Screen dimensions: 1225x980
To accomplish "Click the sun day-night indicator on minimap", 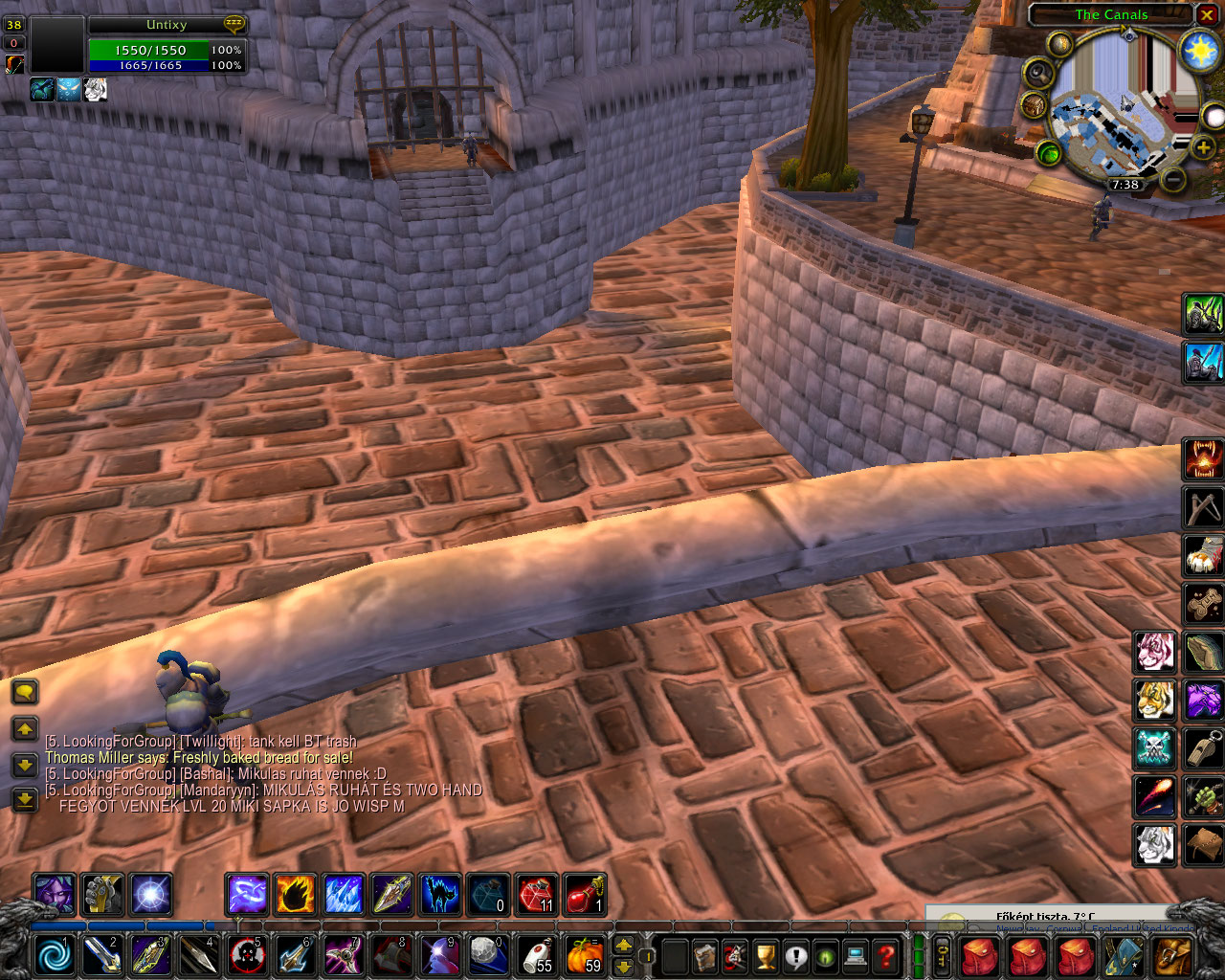I will (1200, 51).
